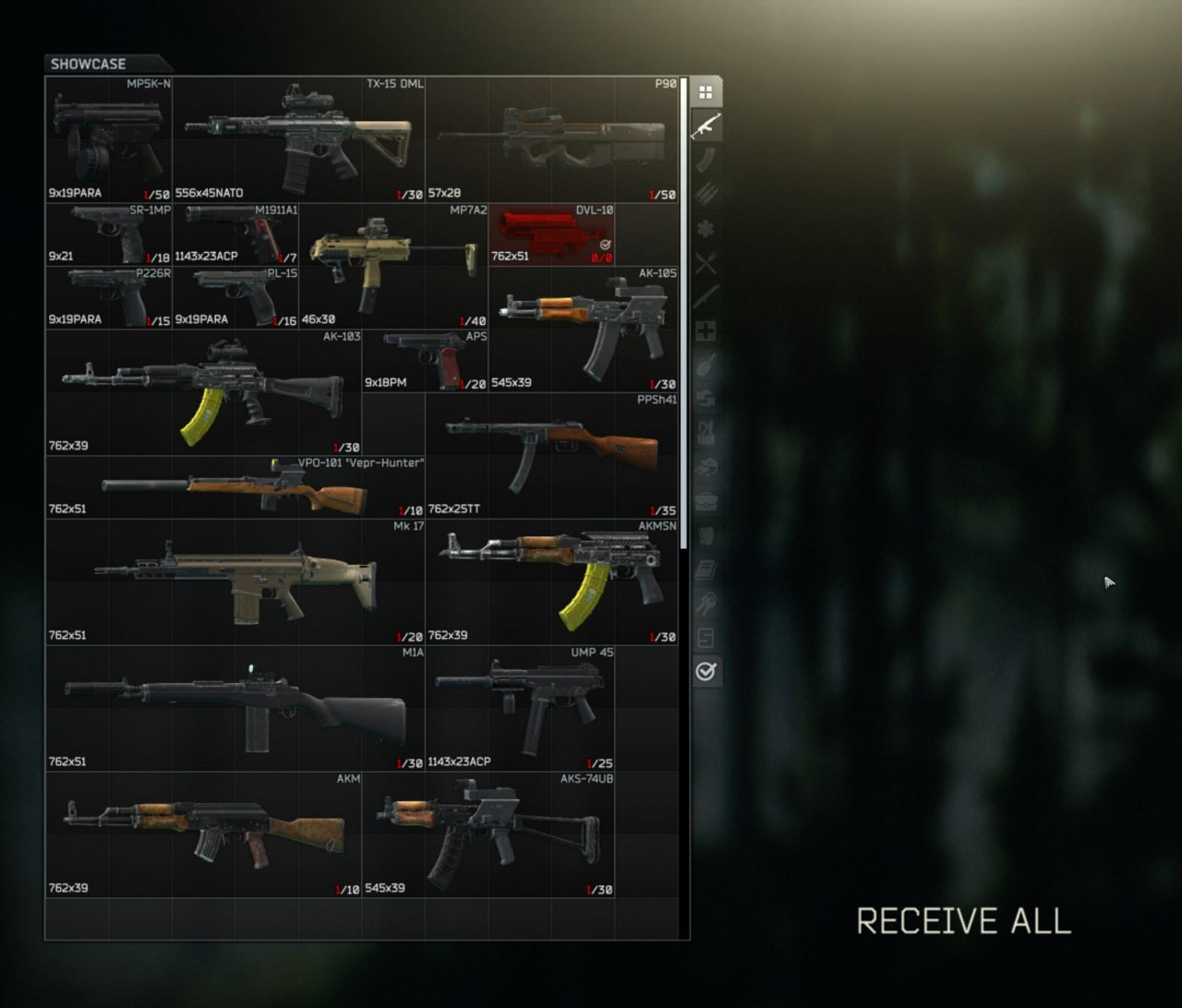Image resolution: width=1182 pixels, height=1008 pixels.
Task: Select the VPO-101 Vepr-Hunter rifle
Action: coord(235,487)
